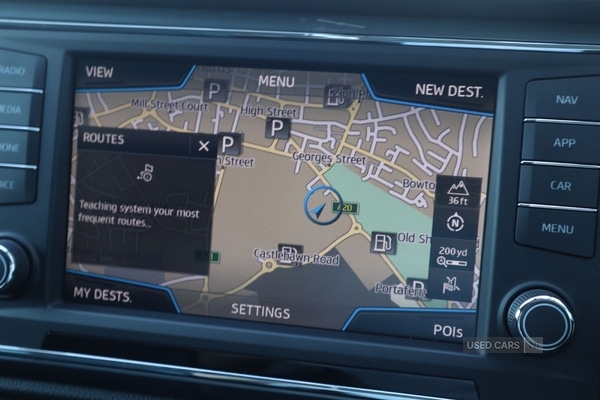Screen dimensions: 600x400
Task: Open the POIs list
Action: pos(447,329)
